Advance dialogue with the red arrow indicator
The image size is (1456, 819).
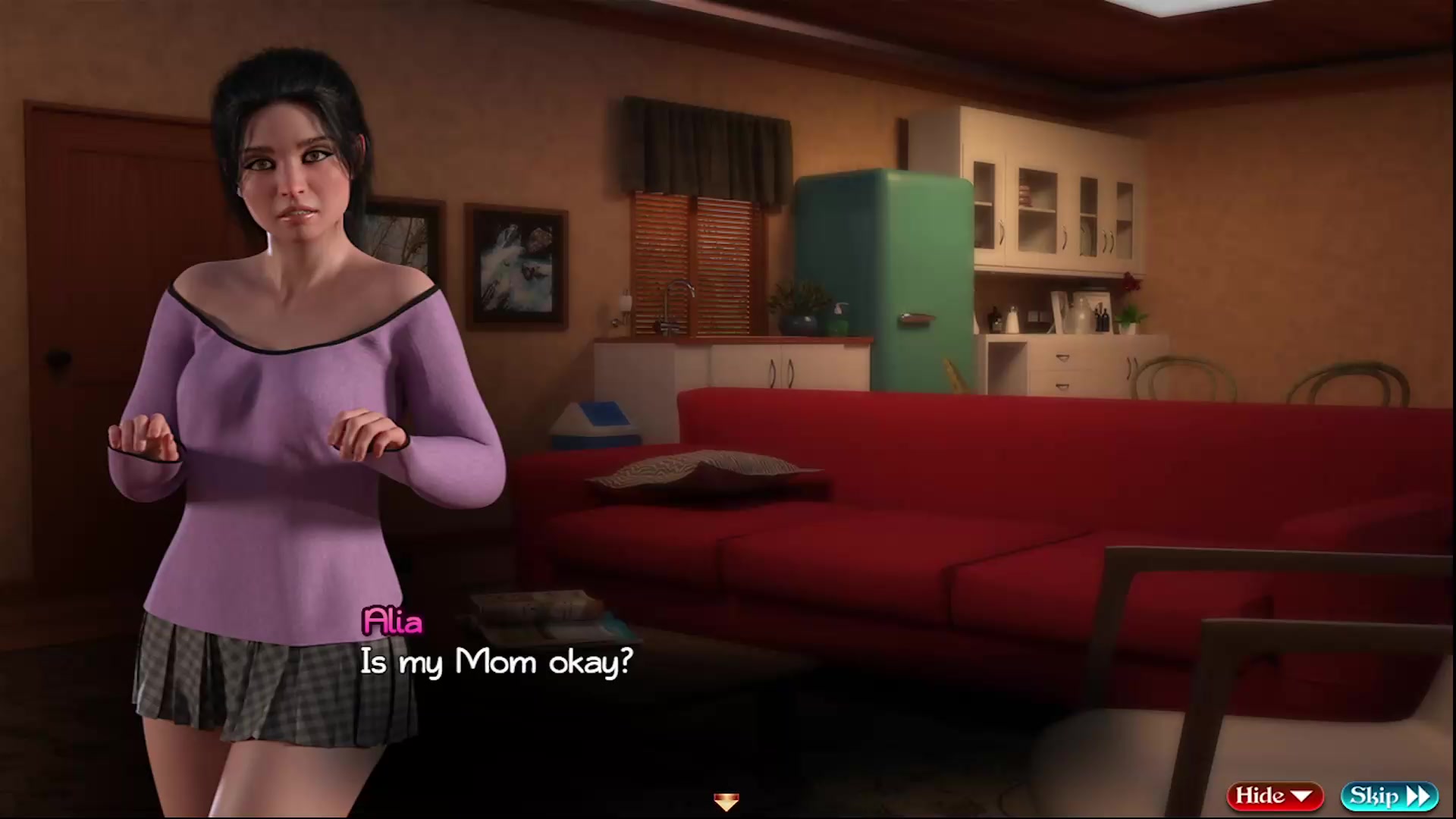[x=726, y=801]
